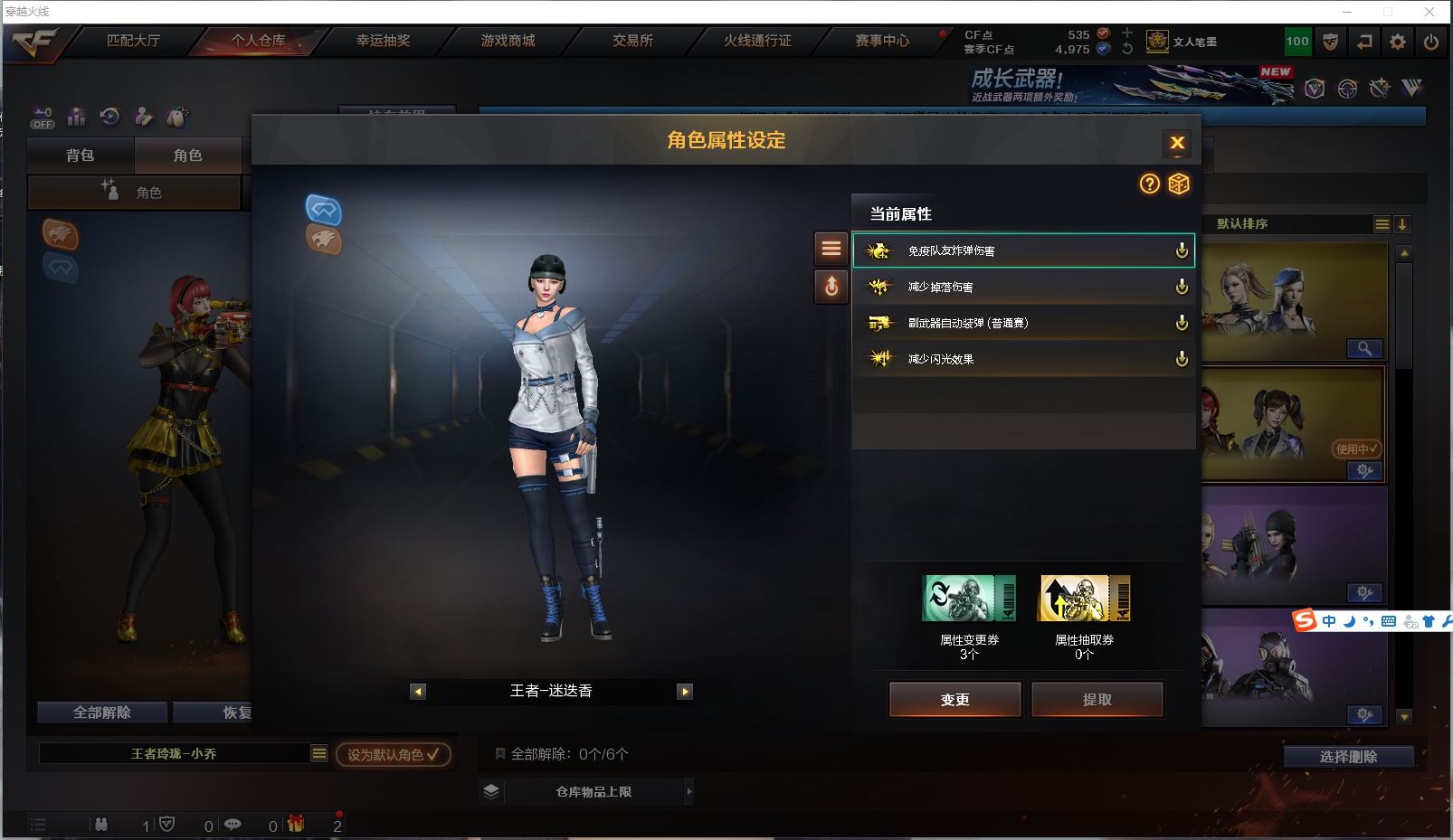The width and height of the screenshot is (1453, 840).
Task: Switch to the next character with right arrow
Action: pyautogui.click(x=685, y=692)
